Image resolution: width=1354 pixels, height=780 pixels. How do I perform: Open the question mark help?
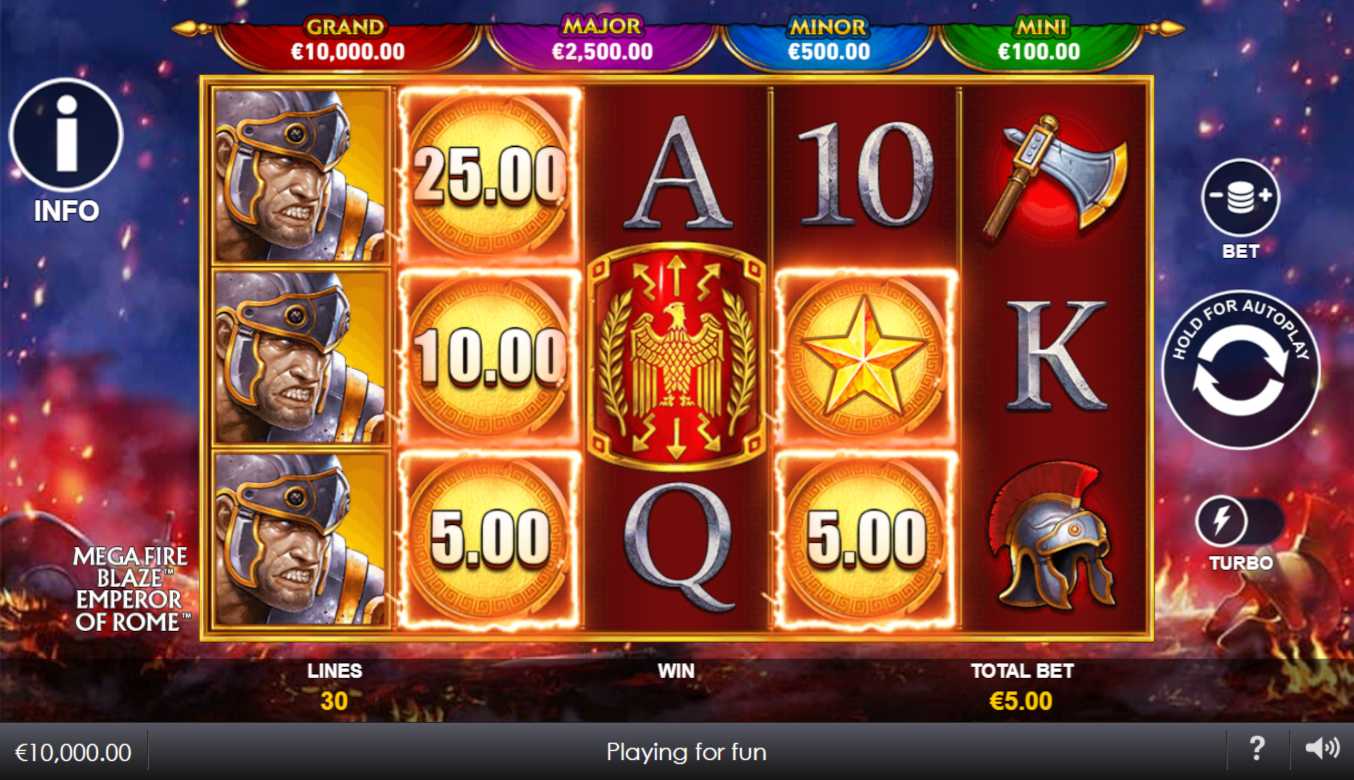pos(1257,748)
